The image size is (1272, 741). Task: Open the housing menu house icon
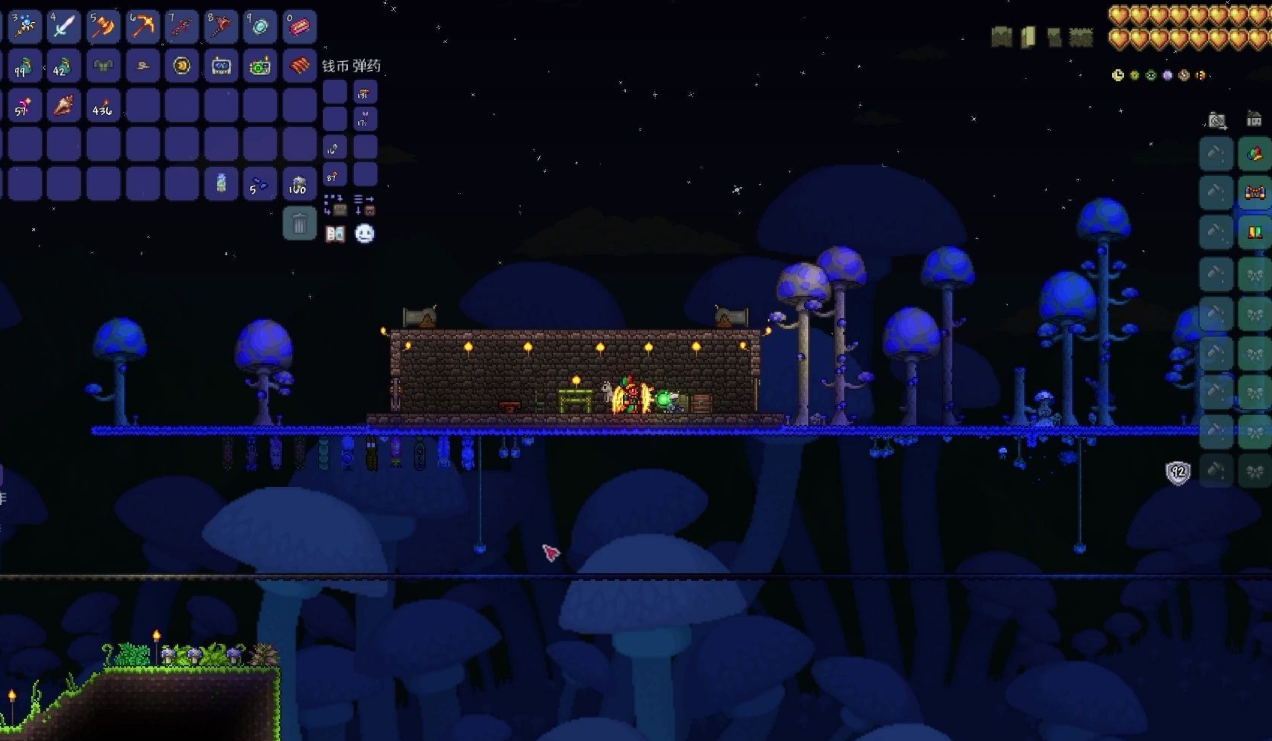[1254, 120]
